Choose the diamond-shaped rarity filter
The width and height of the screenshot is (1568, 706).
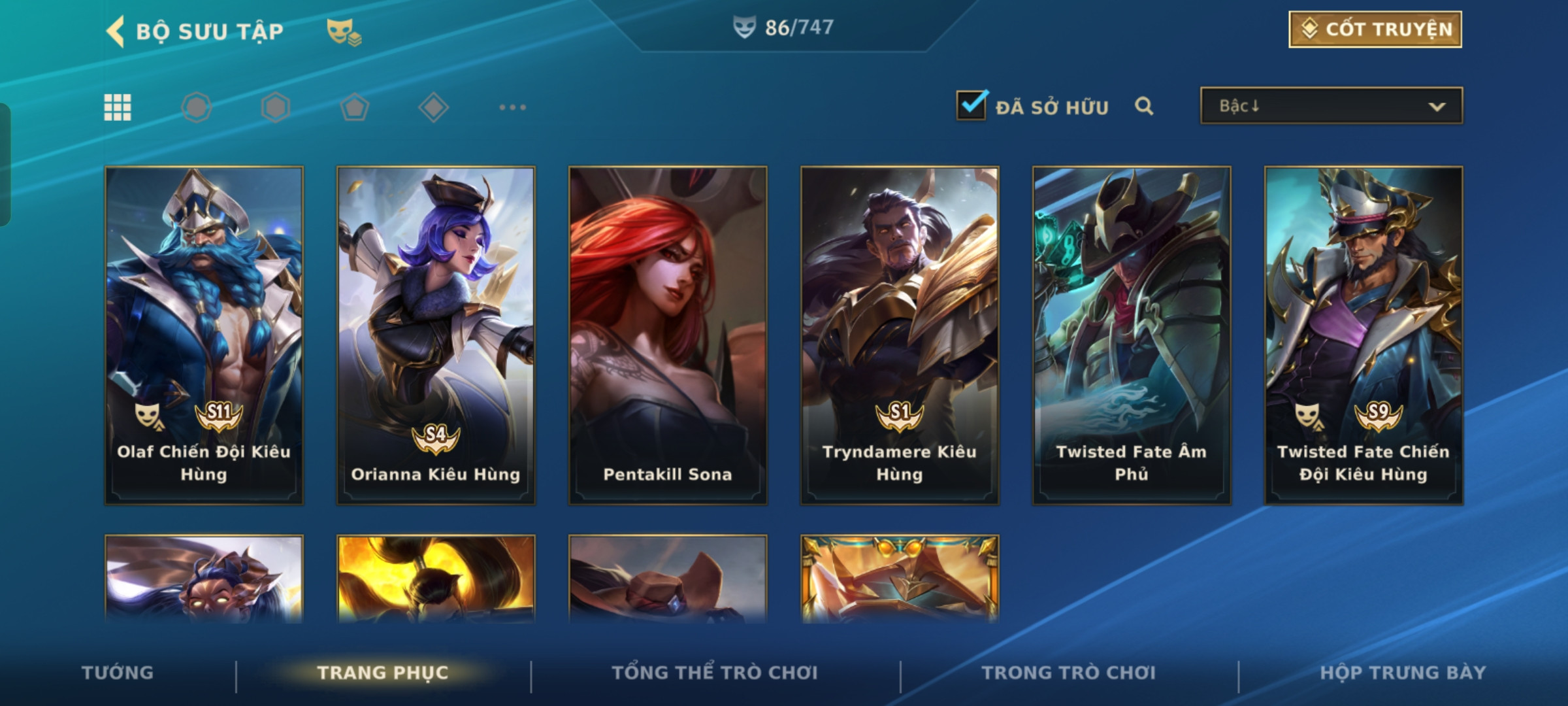pyautogui.click(x=433, y=107)
